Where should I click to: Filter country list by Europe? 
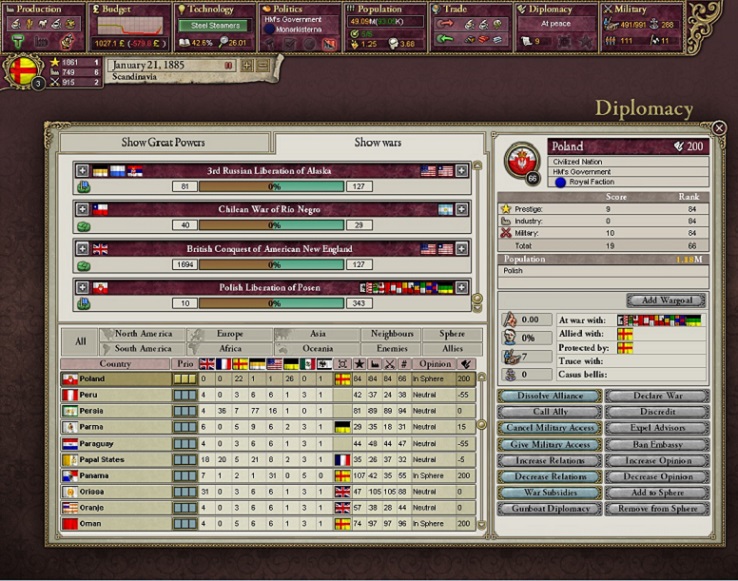(x=229, y=334)
